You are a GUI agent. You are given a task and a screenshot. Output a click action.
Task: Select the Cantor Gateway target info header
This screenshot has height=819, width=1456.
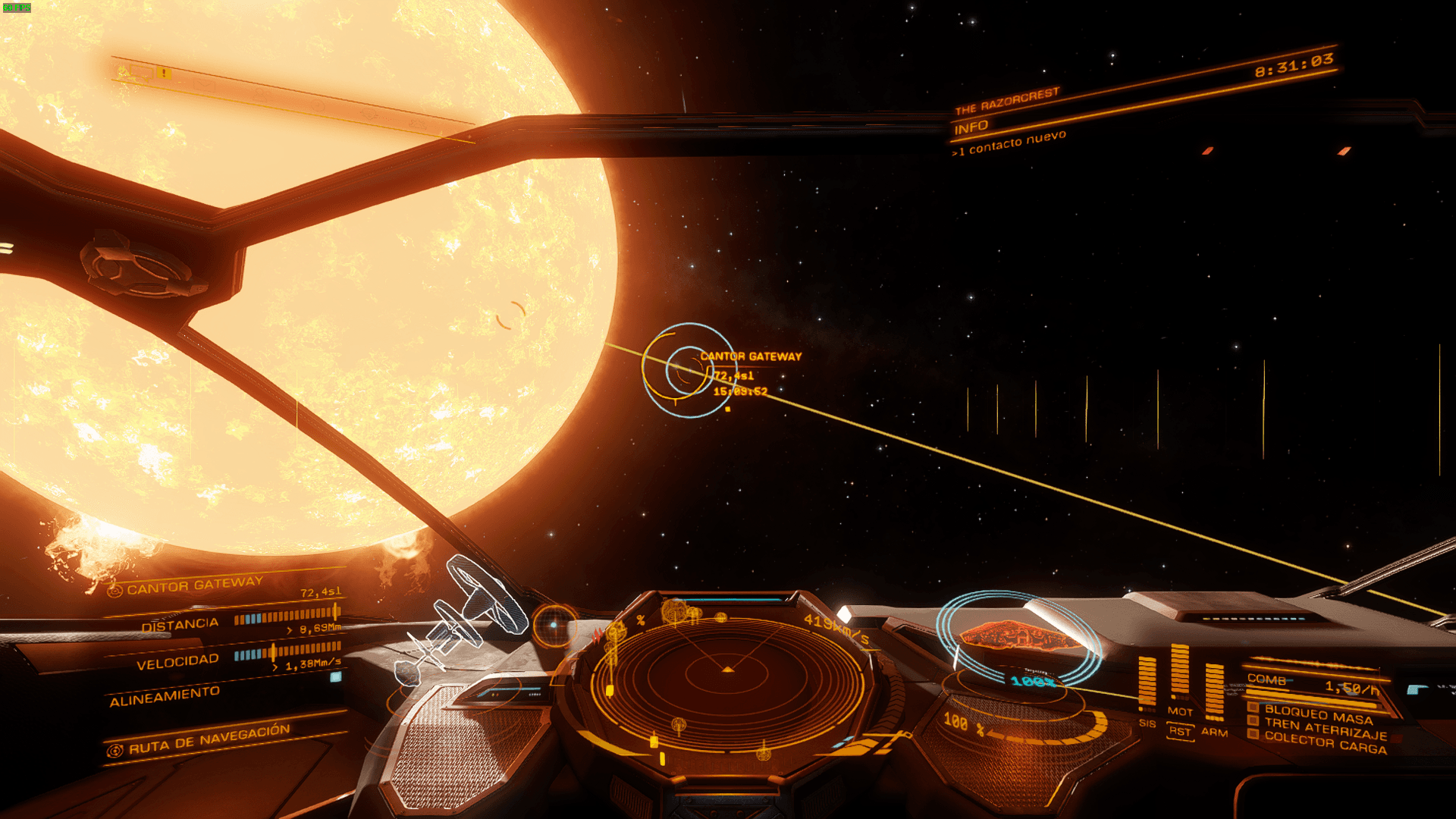click(194, 585)
